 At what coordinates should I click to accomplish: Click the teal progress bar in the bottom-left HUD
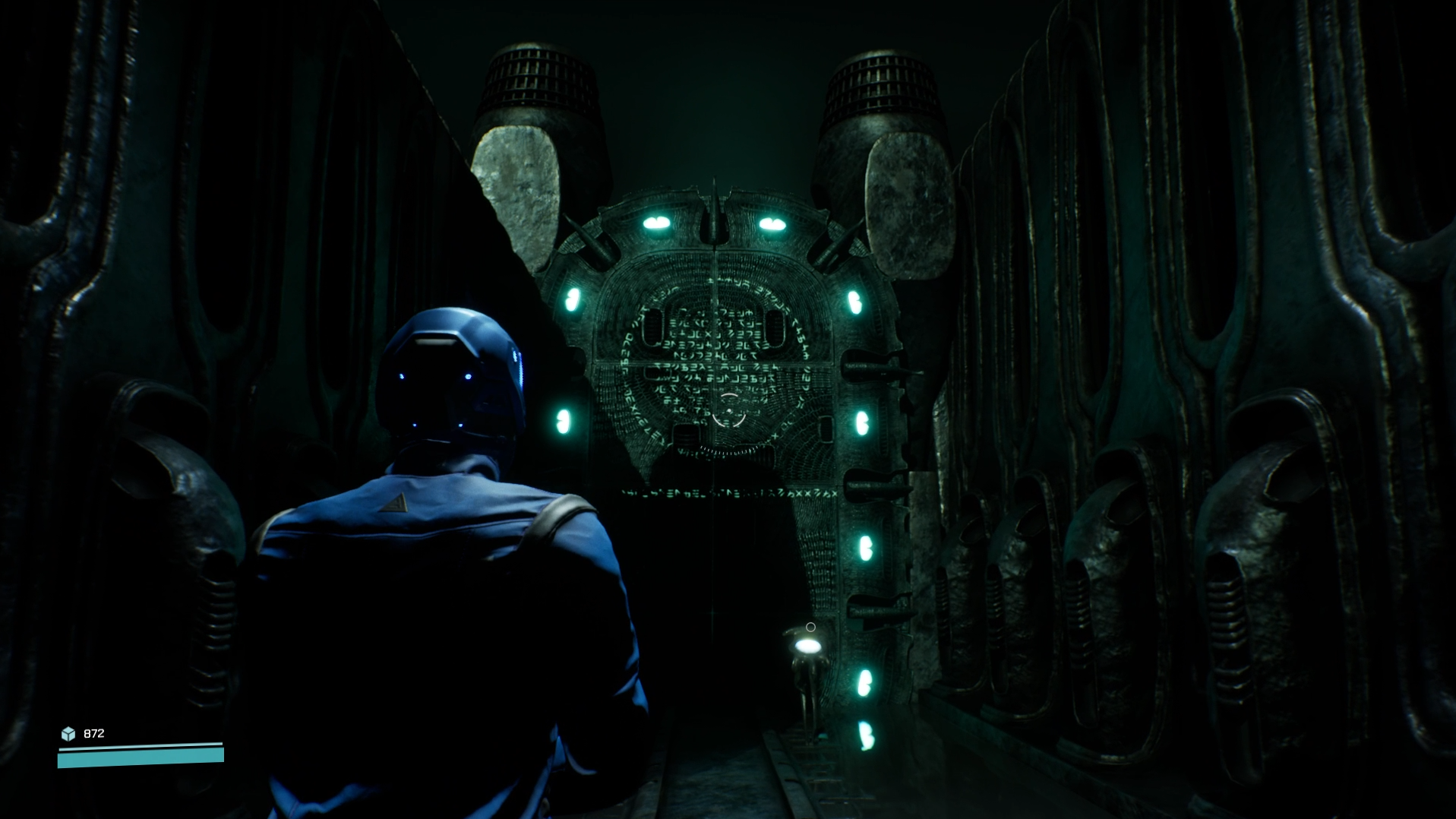141,756
